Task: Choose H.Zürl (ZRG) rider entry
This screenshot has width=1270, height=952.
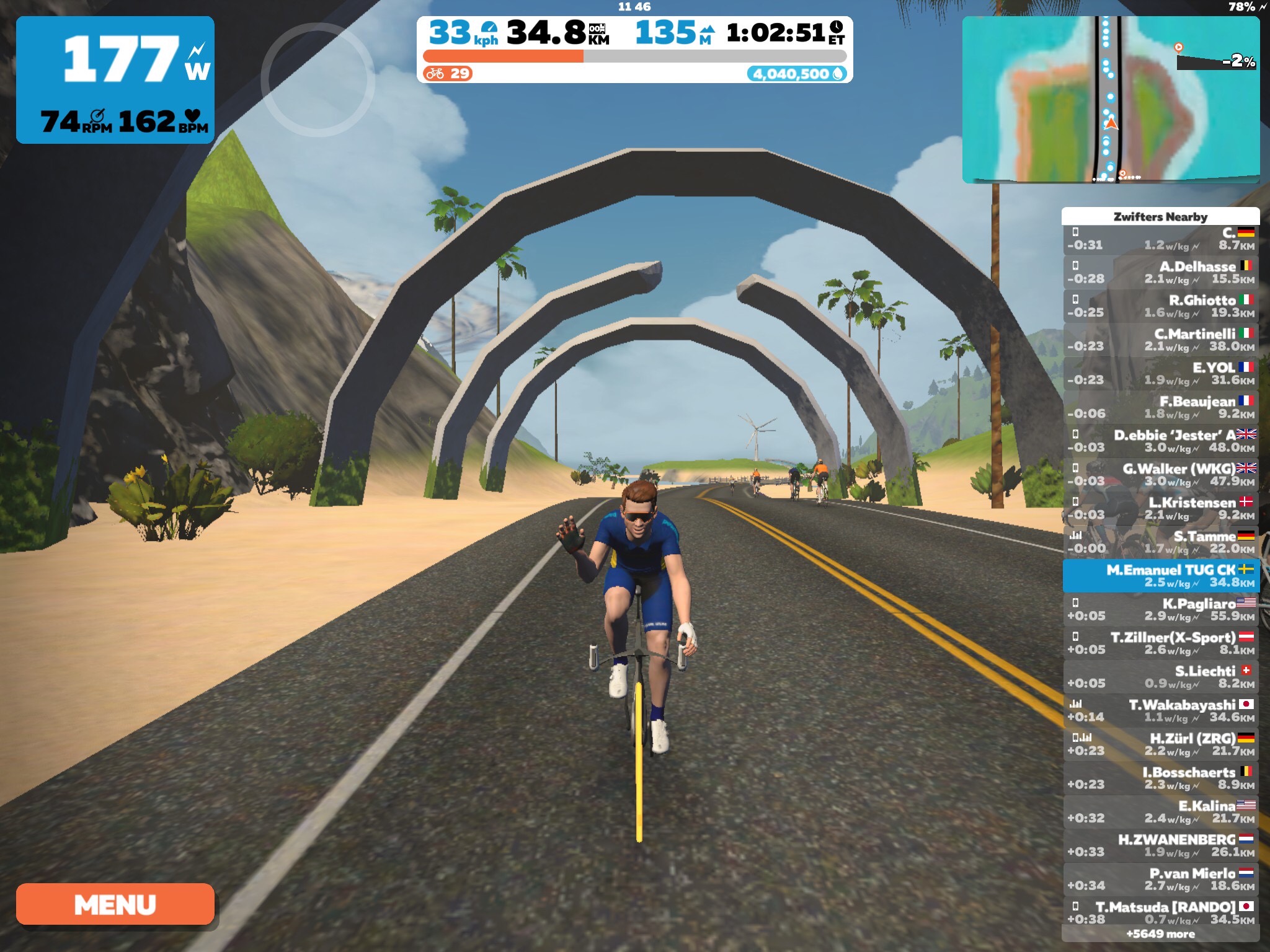Action: pyautogui.click(x=1160, y=744)
